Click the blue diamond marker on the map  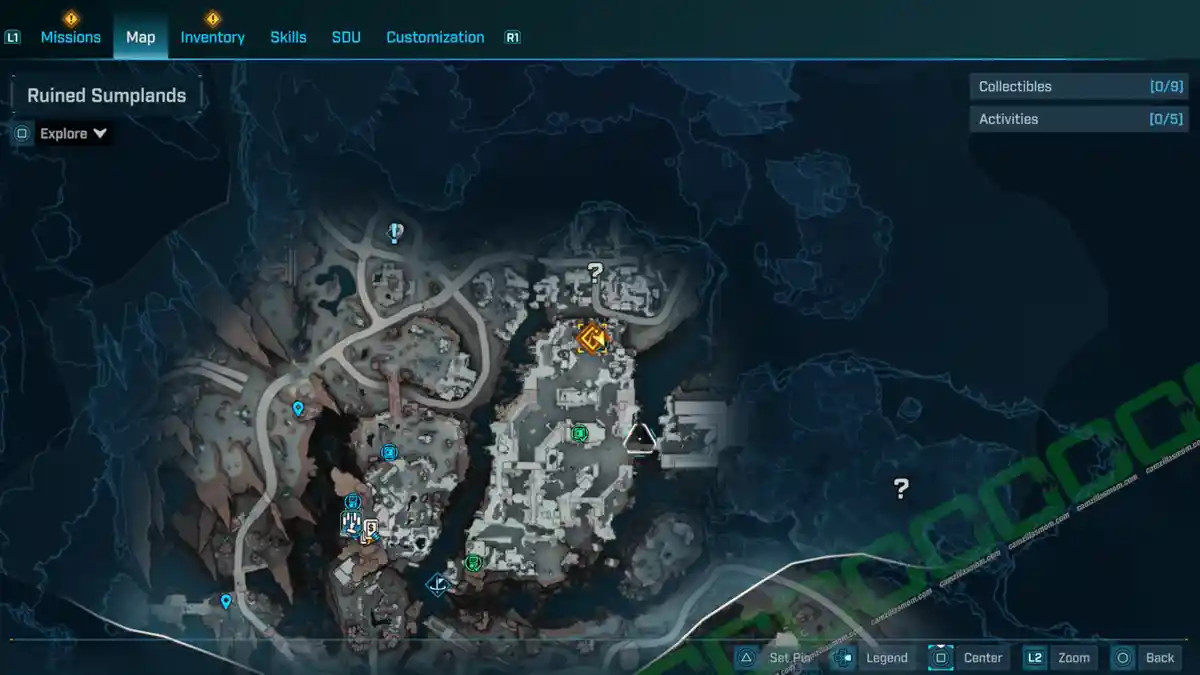click(436, 583)
